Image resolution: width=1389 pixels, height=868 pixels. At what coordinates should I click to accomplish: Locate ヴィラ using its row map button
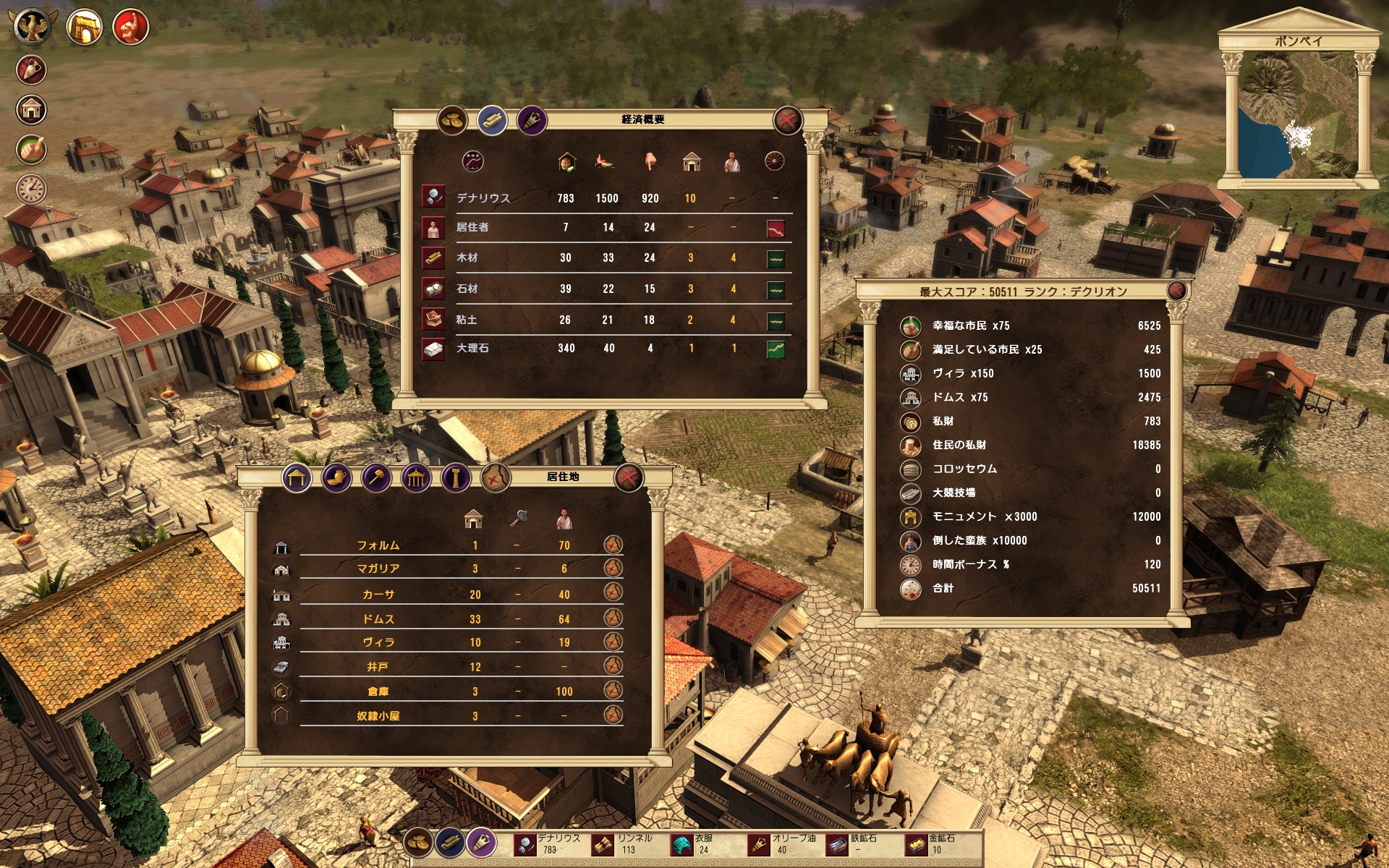coord(613,642)
